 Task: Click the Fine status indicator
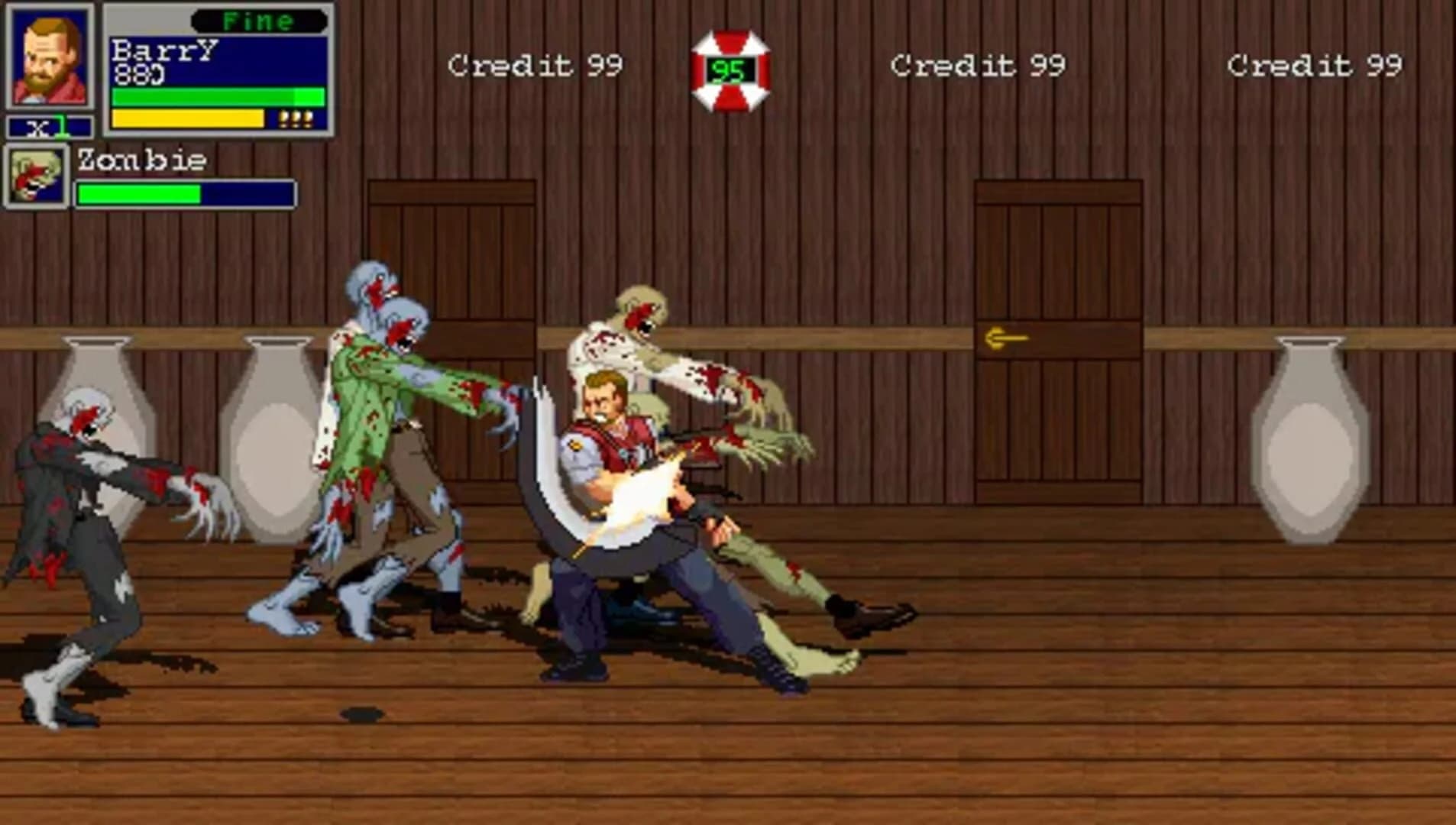click(260, 21)
